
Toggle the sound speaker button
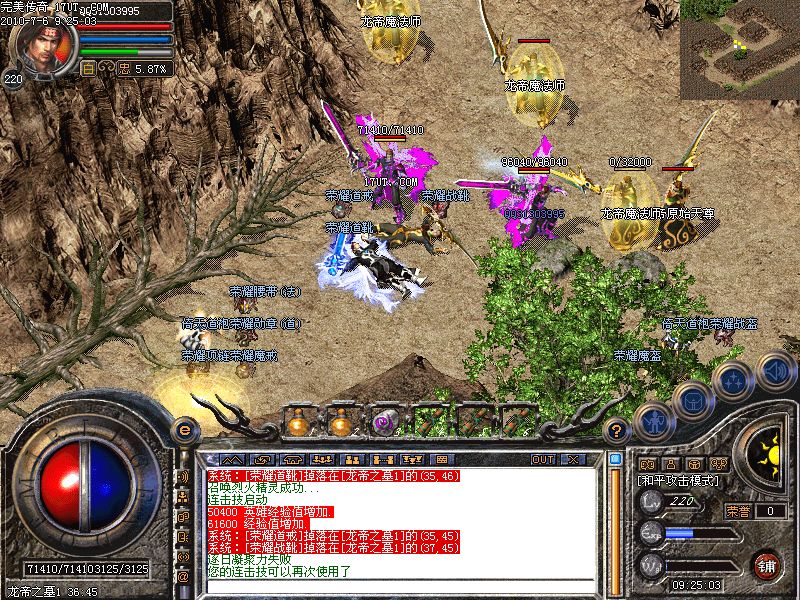(774, 371)
